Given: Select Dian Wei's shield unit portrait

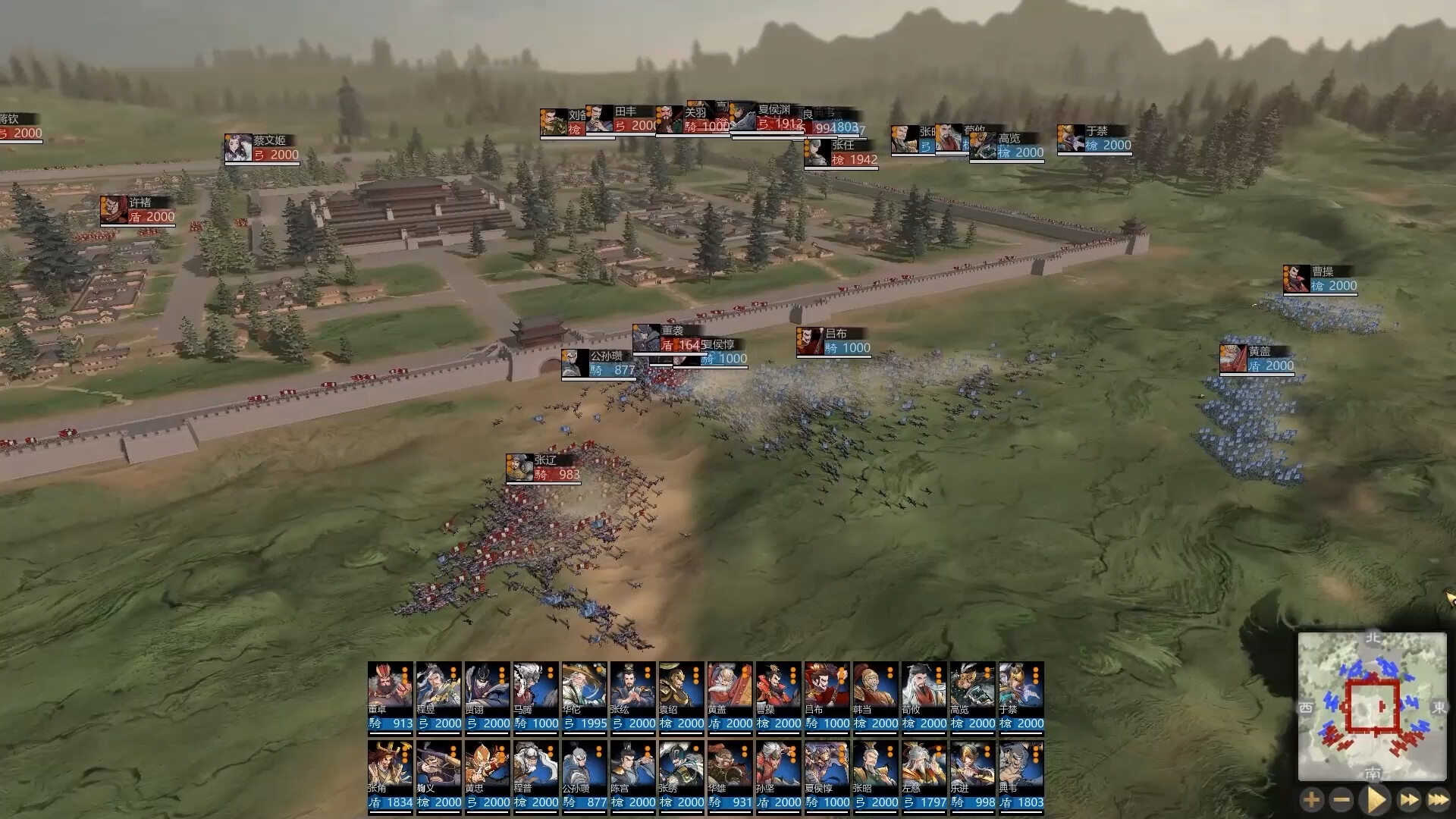Looking at the screenshot, I should (1021, 773).
